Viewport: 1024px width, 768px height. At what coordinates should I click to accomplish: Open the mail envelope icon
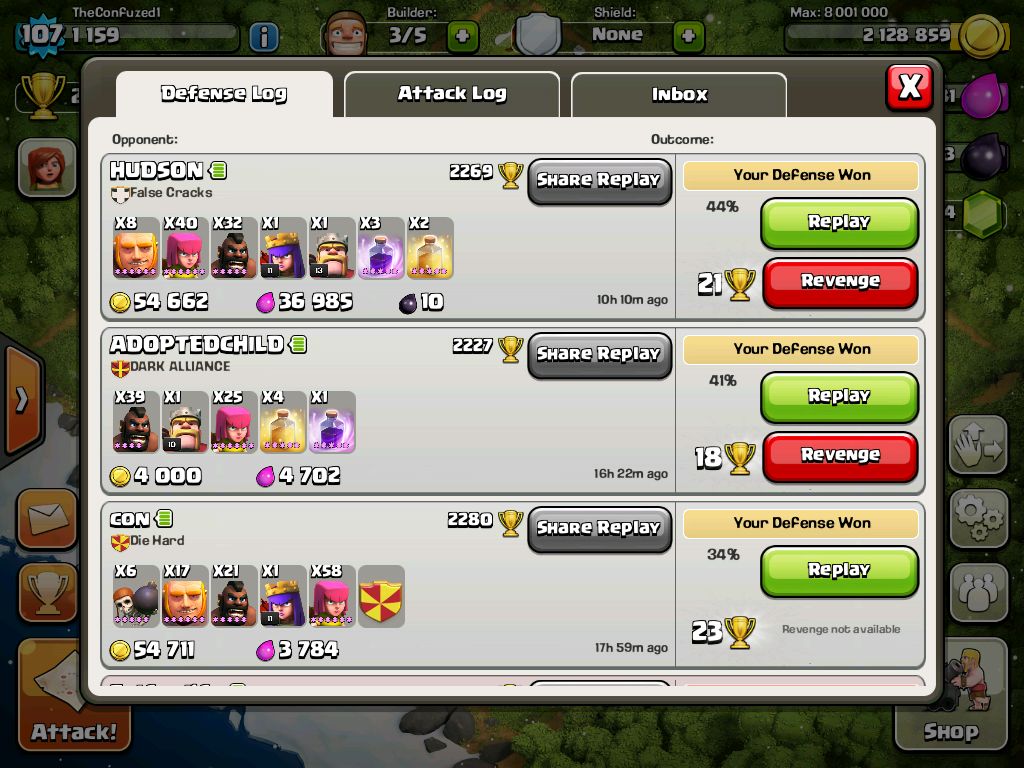click(x=46, y=518)
